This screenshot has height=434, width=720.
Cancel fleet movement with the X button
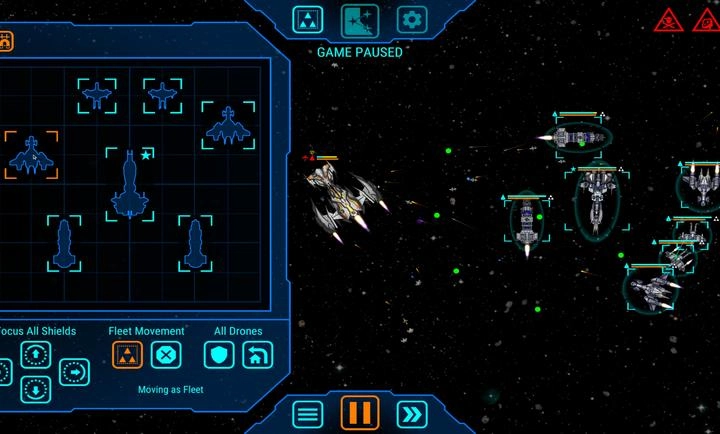coord(166,355)
